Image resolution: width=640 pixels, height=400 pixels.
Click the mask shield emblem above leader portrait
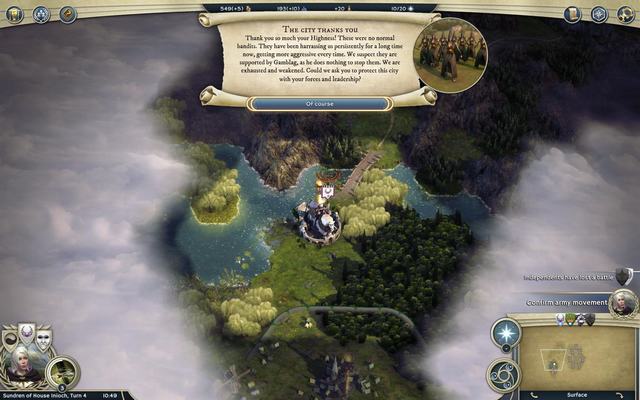click(44, 338)
